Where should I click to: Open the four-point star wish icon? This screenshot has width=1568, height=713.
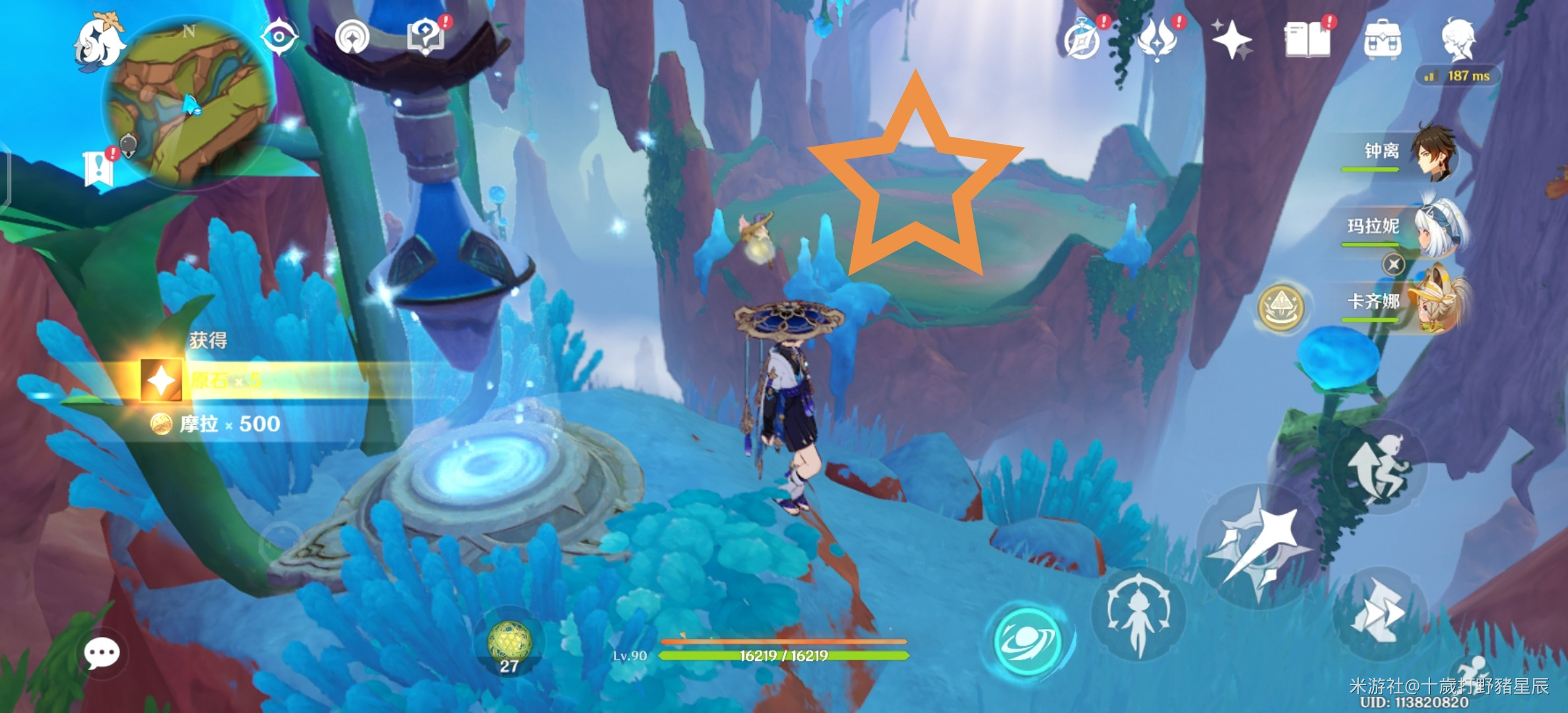[1231, 41]
